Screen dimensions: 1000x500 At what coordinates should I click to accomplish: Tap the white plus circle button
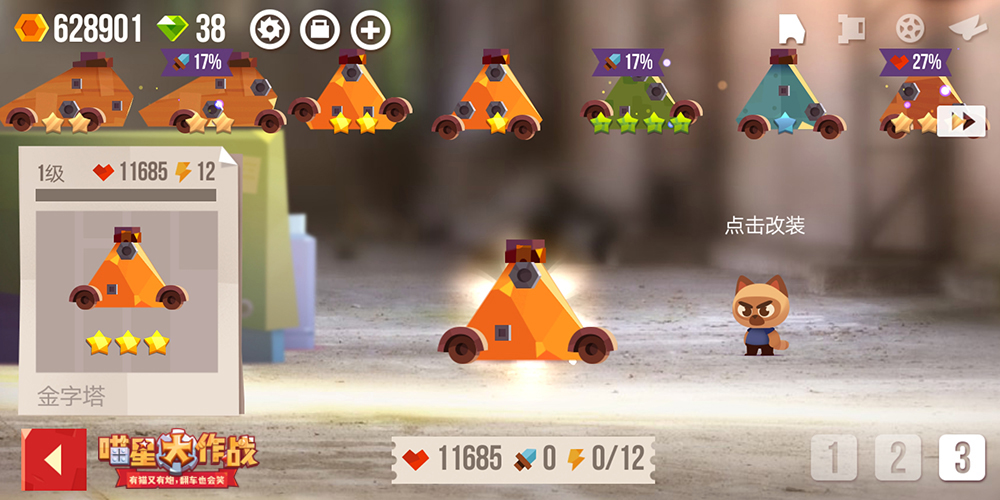(371, 30)
